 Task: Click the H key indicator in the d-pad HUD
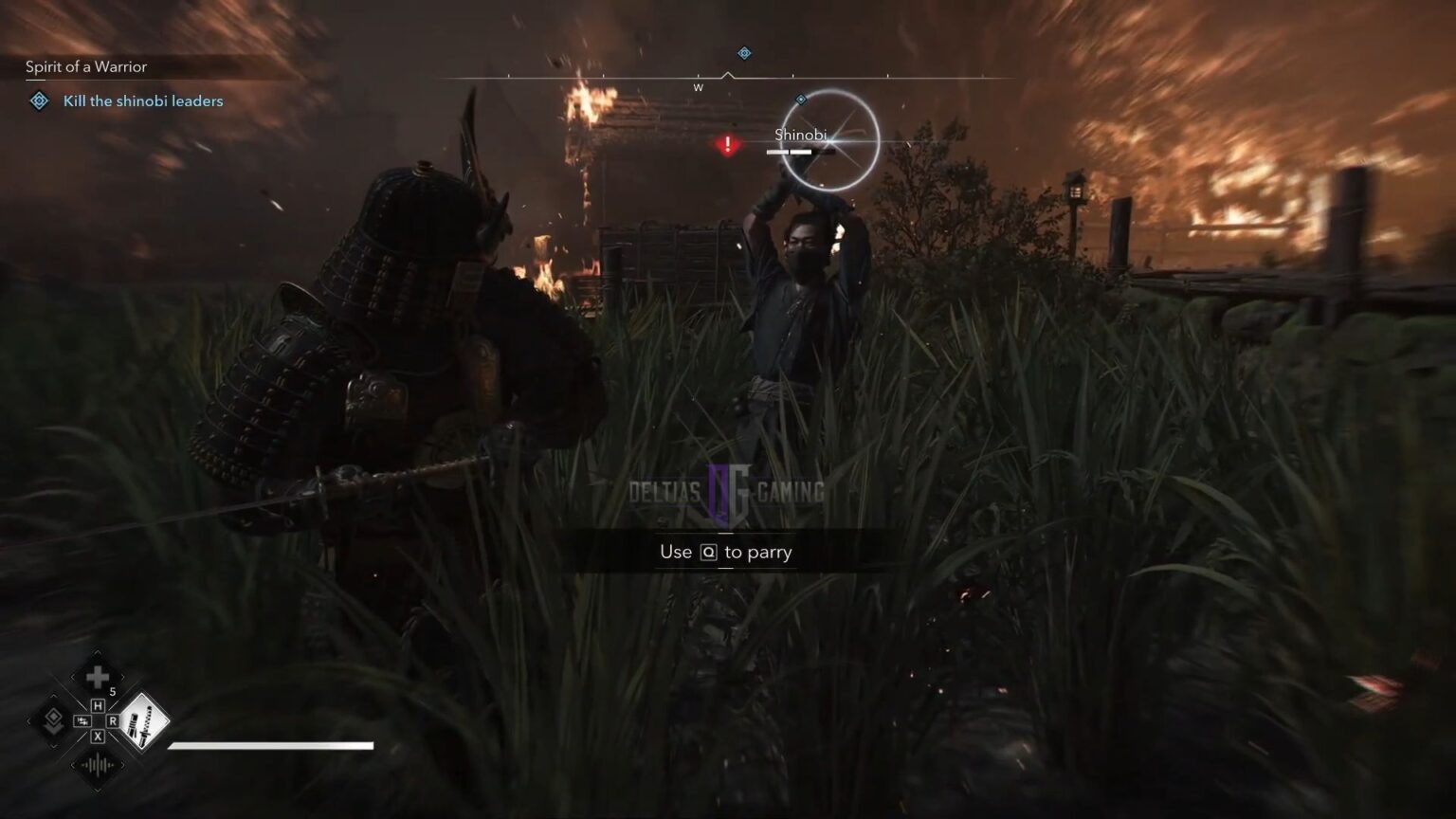98,704
